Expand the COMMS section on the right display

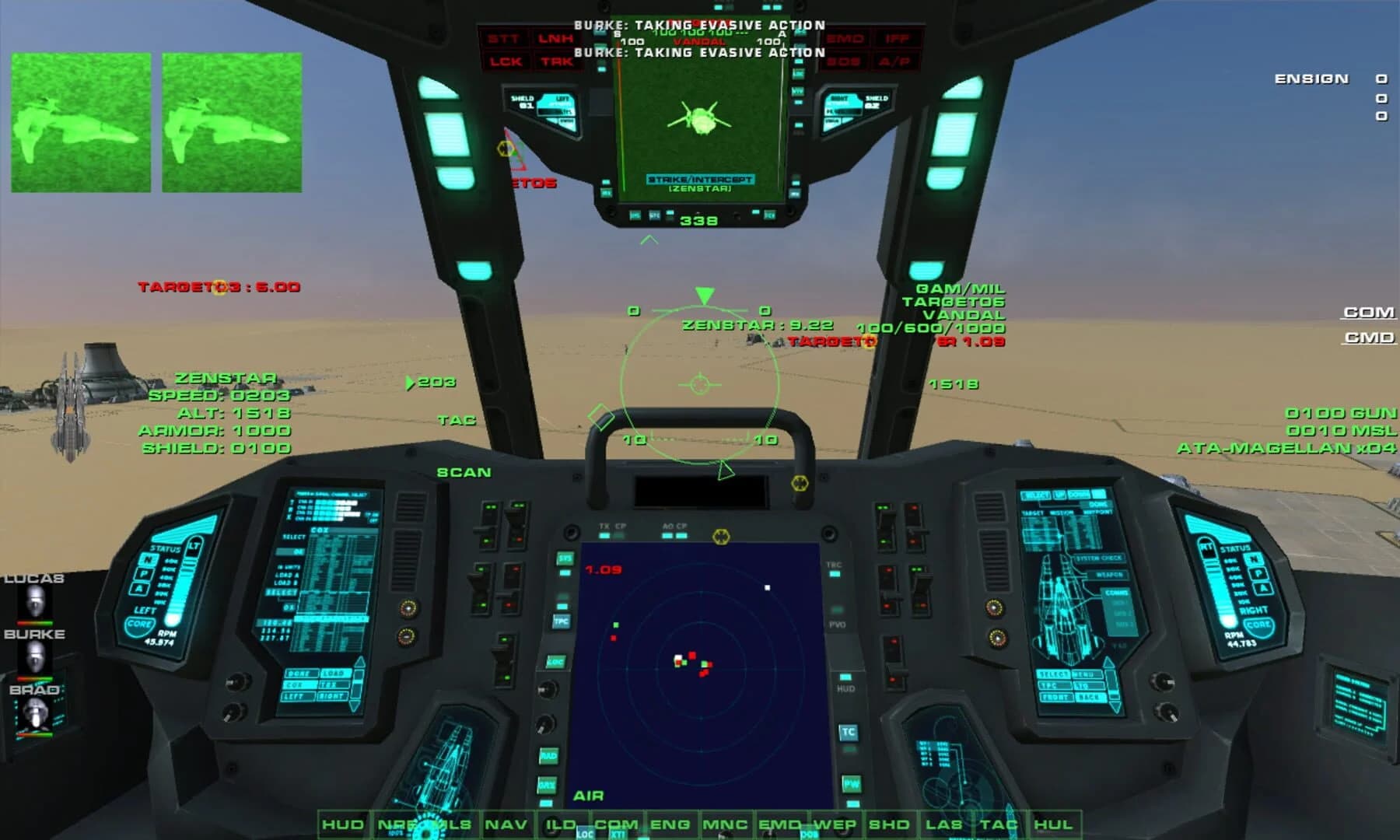(x=1116, y=593)
